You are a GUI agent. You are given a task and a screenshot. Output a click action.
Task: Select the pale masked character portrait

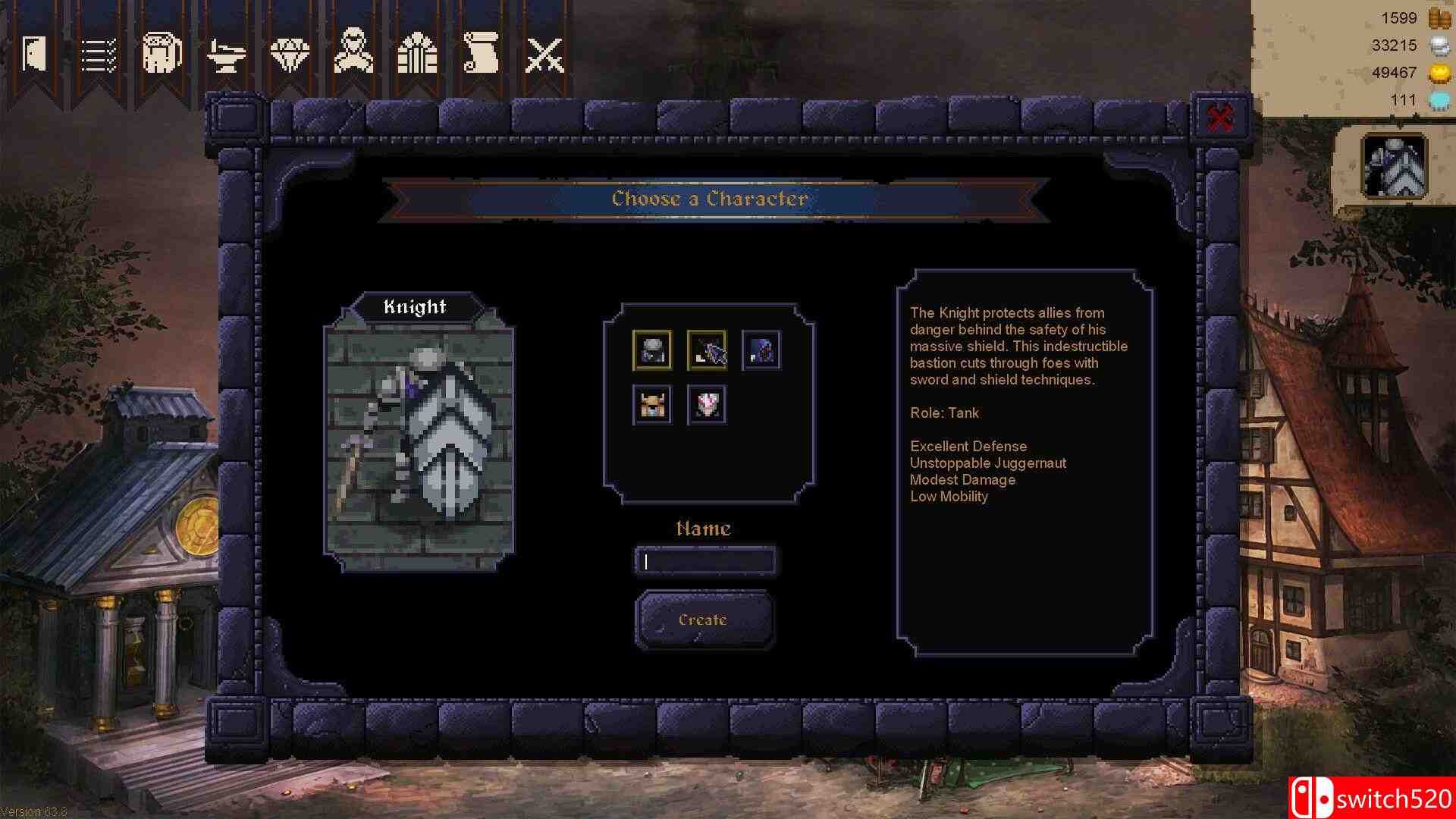[x=705, y=405]
